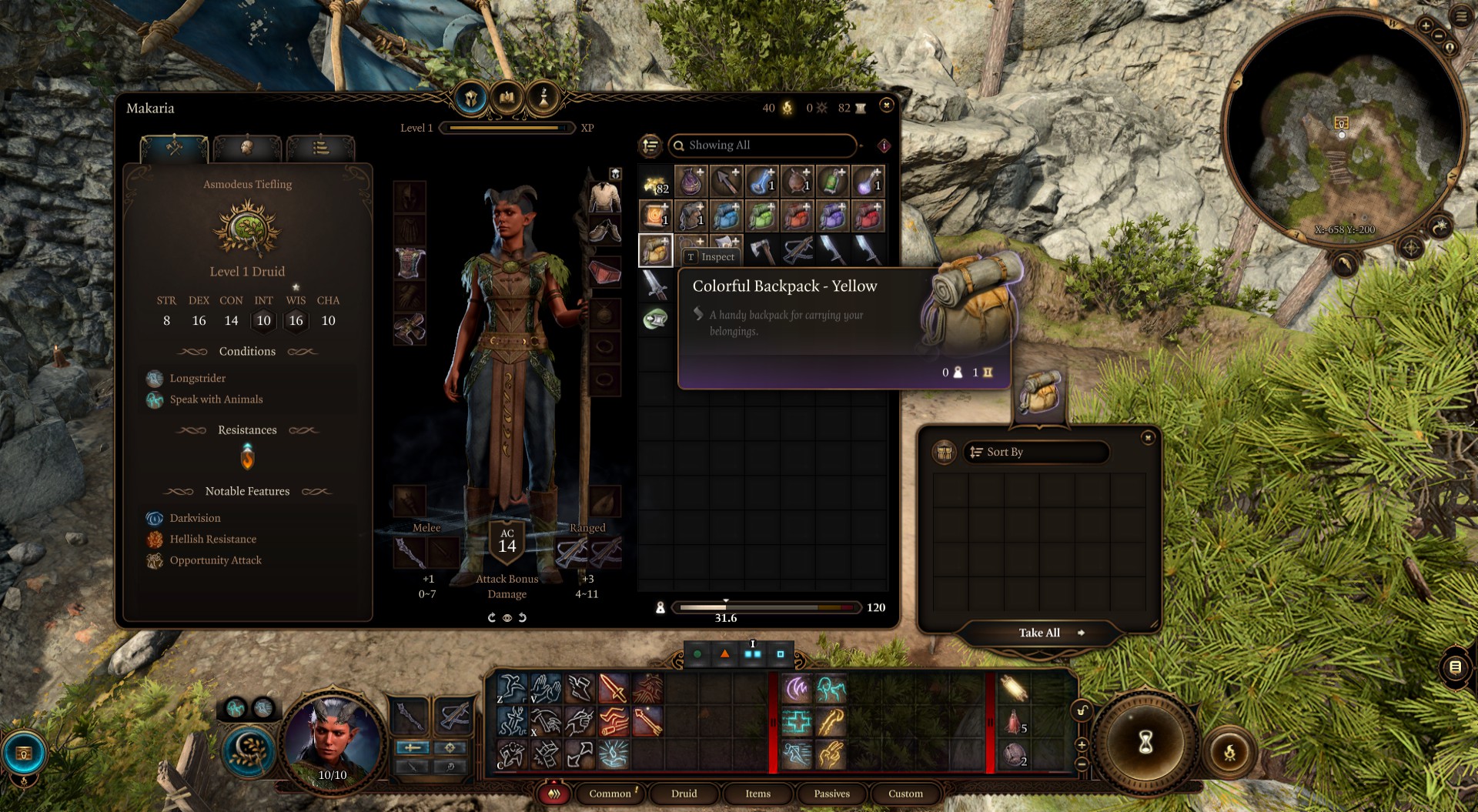The height and width of the screenshot is (812, 1478).
Task: Click the Hellish Resistance feature entry
Action: click(x=212, y=540)
